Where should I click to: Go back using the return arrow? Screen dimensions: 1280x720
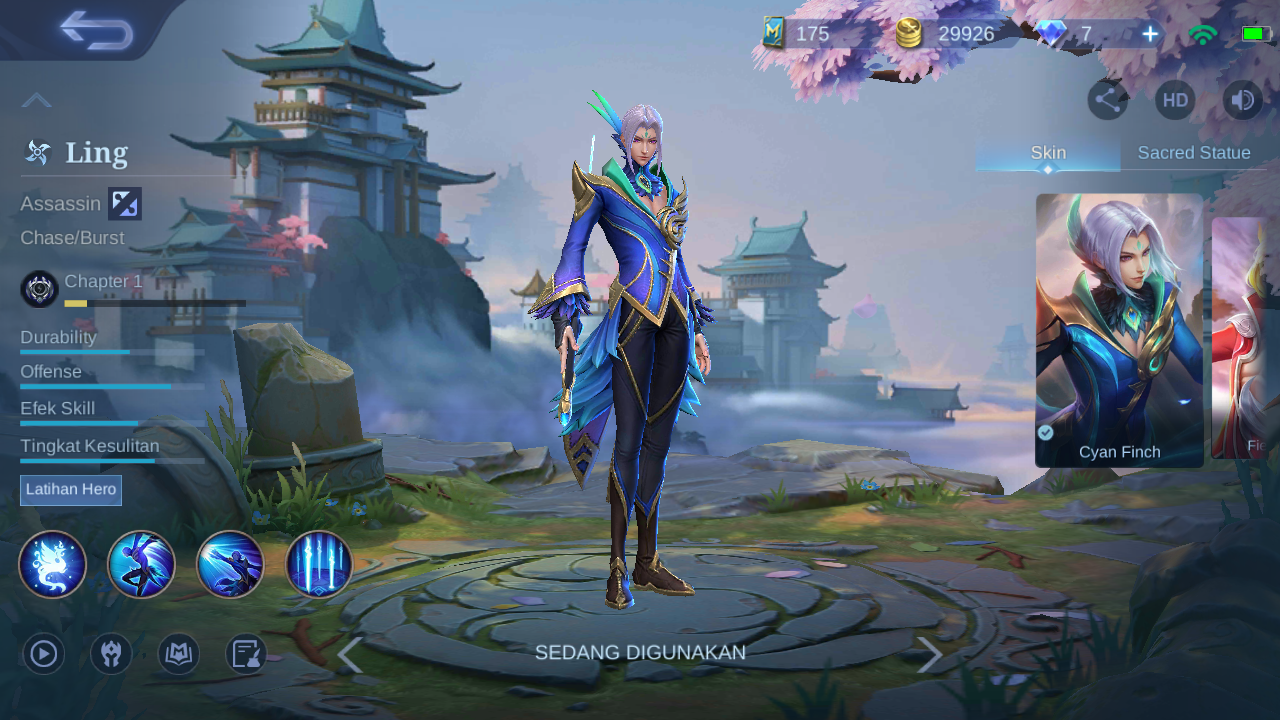point(96,30)
